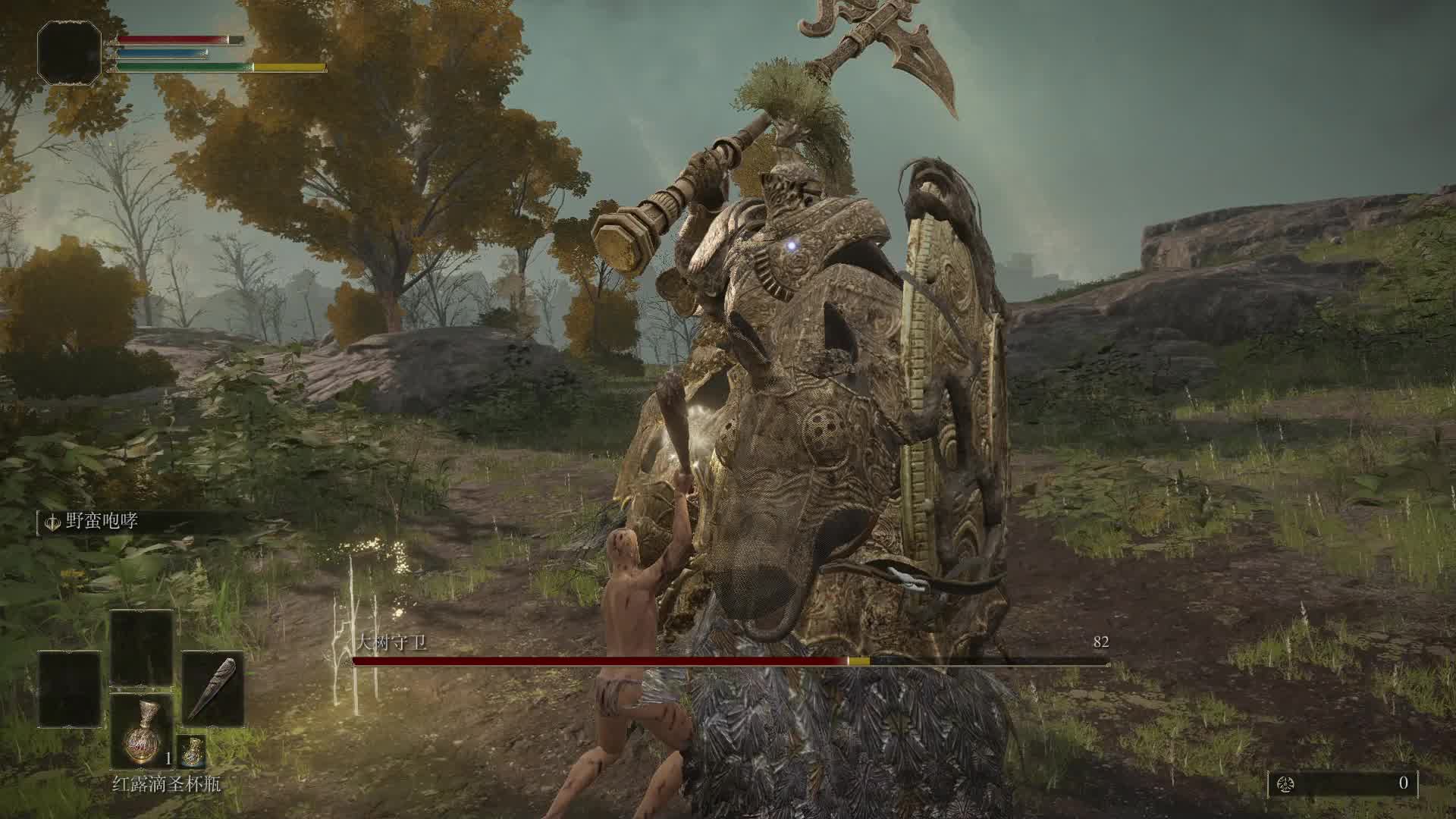
Task: Choose the small blue flask next-item icon
Action: tap(192, 750)
